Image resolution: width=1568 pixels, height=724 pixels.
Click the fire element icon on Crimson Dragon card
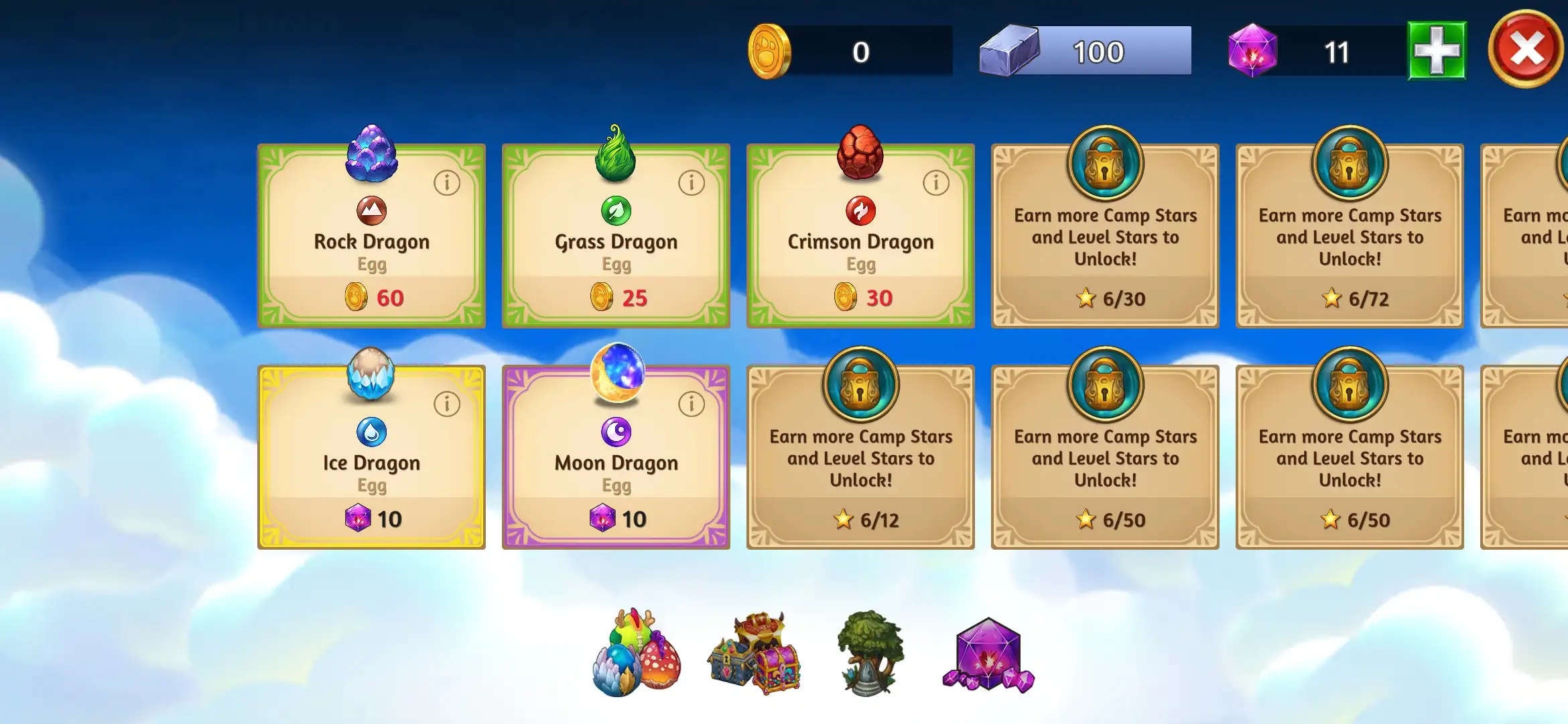coord(860,210)
